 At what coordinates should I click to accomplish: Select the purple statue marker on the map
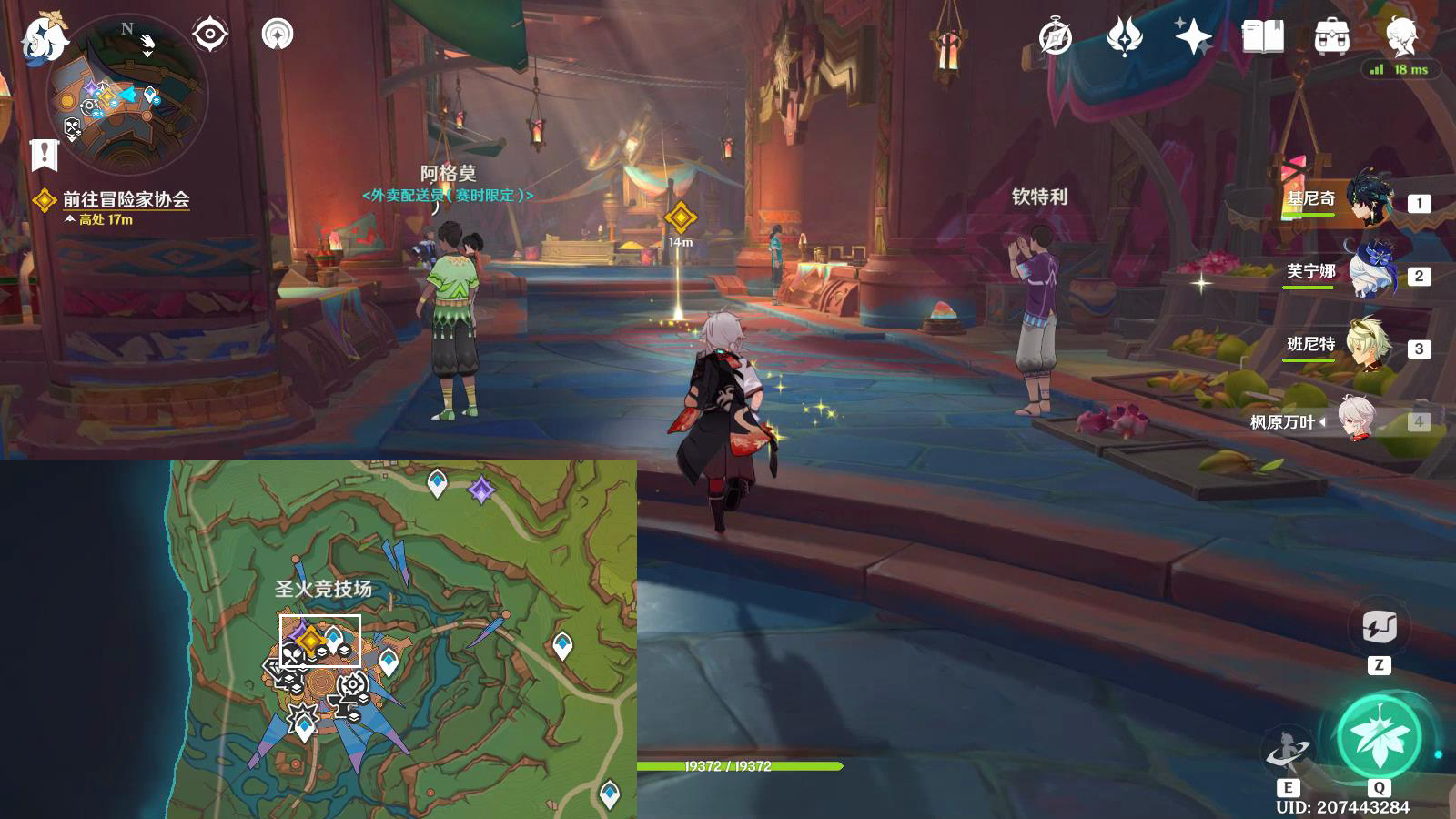[481, 490]
